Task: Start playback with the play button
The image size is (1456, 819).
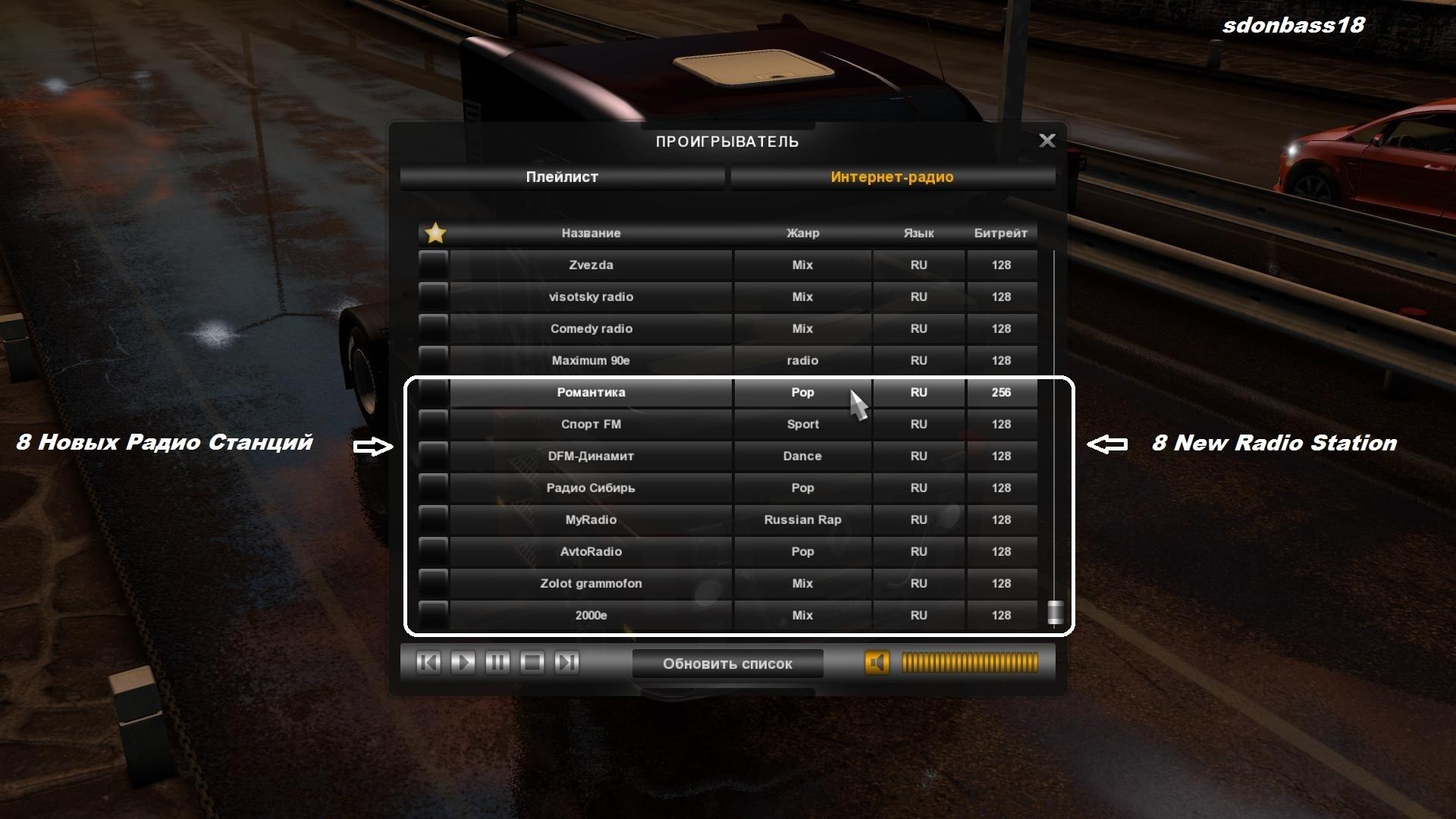Action: pyautogui.click(x=463, y=663)
